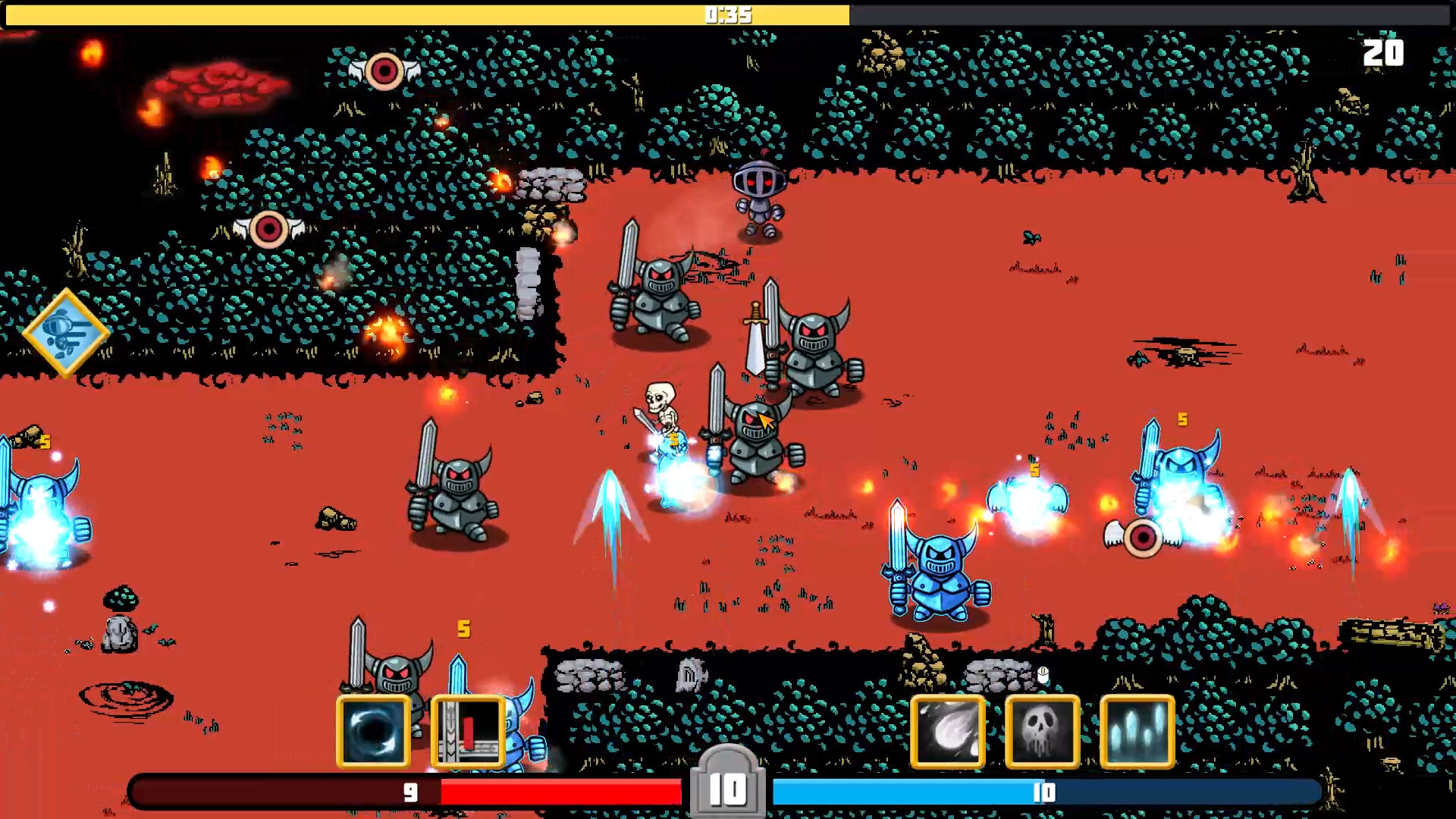The image size is (1456, 819).
Task: Select the blue health bar tab
Action: tap(1043, 792)
